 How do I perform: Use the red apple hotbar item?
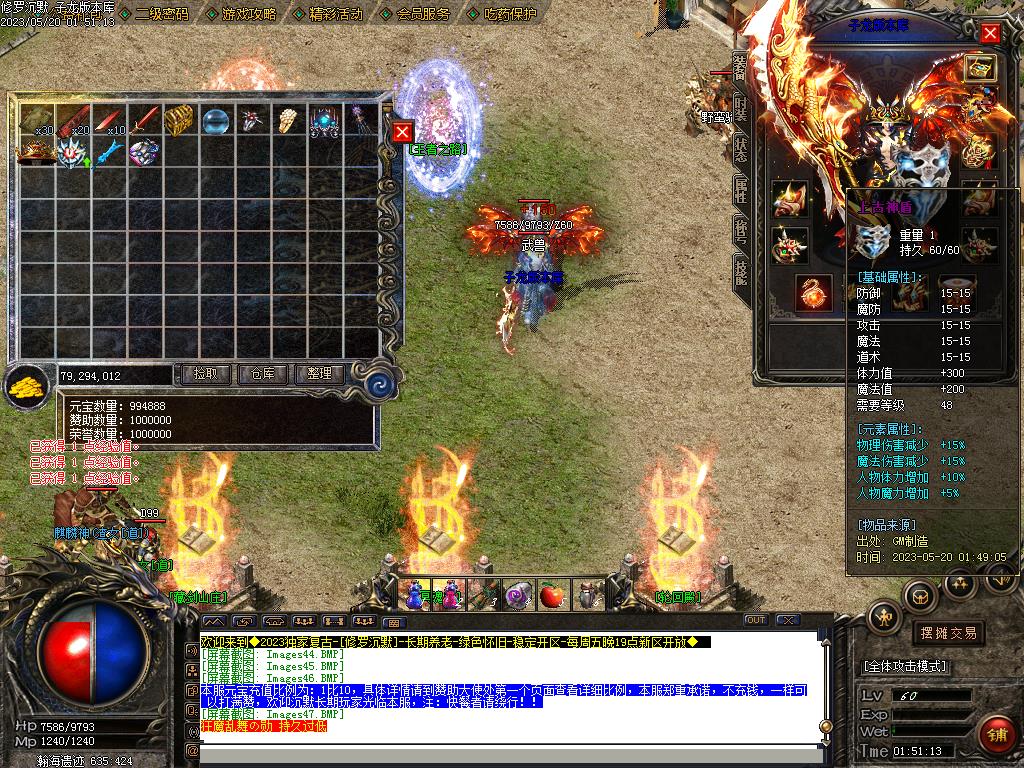point(551,597)
